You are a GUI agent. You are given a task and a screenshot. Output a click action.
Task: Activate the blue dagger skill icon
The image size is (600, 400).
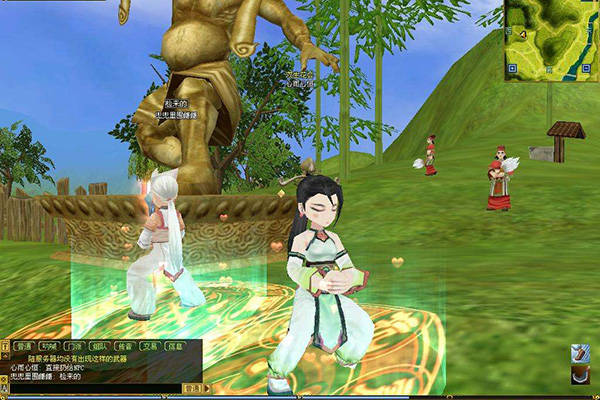[580, 353]
